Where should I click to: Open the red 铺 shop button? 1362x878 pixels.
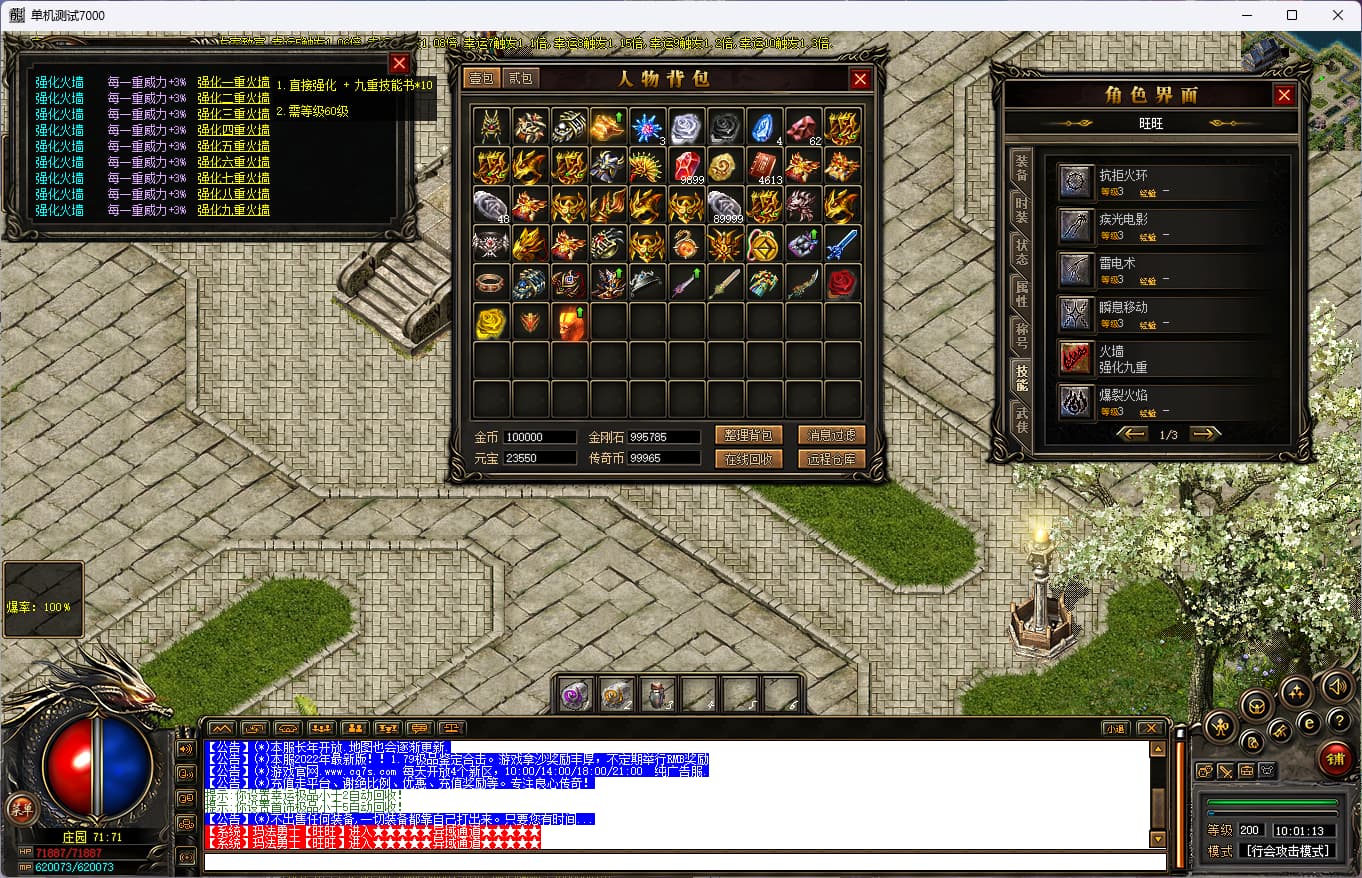(x=1334, y=758)
